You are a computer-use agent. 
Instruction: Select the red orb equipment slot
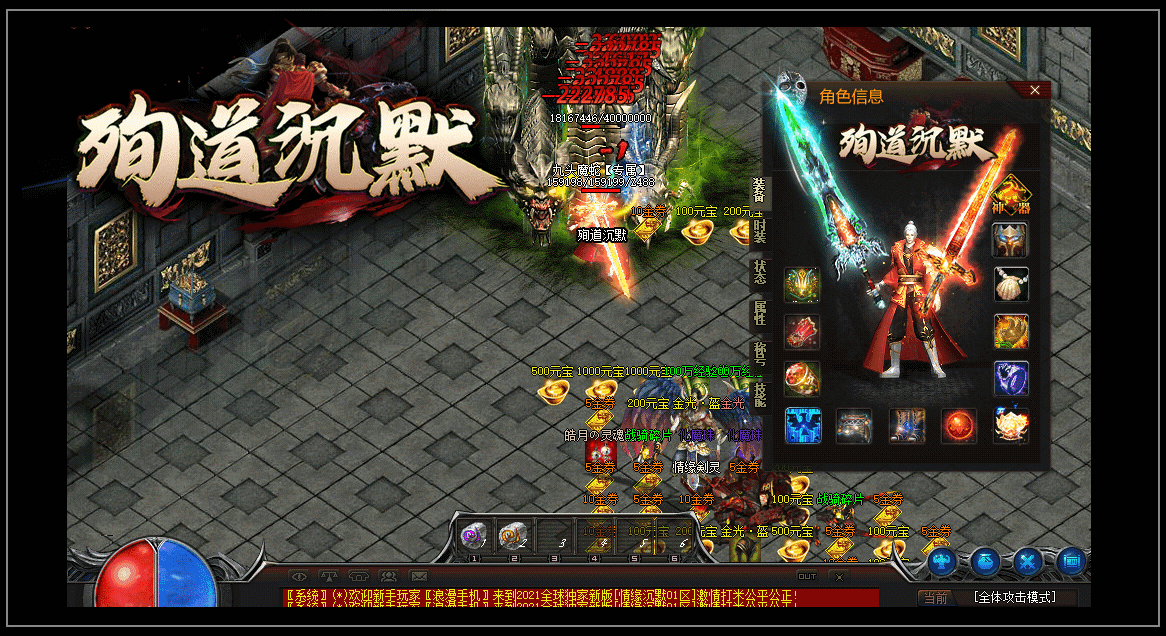[958, 425]
